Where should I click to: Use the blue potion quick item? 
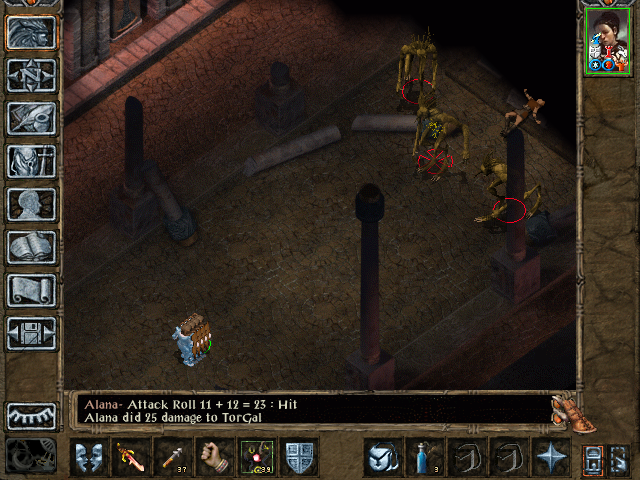coord(424,457)
